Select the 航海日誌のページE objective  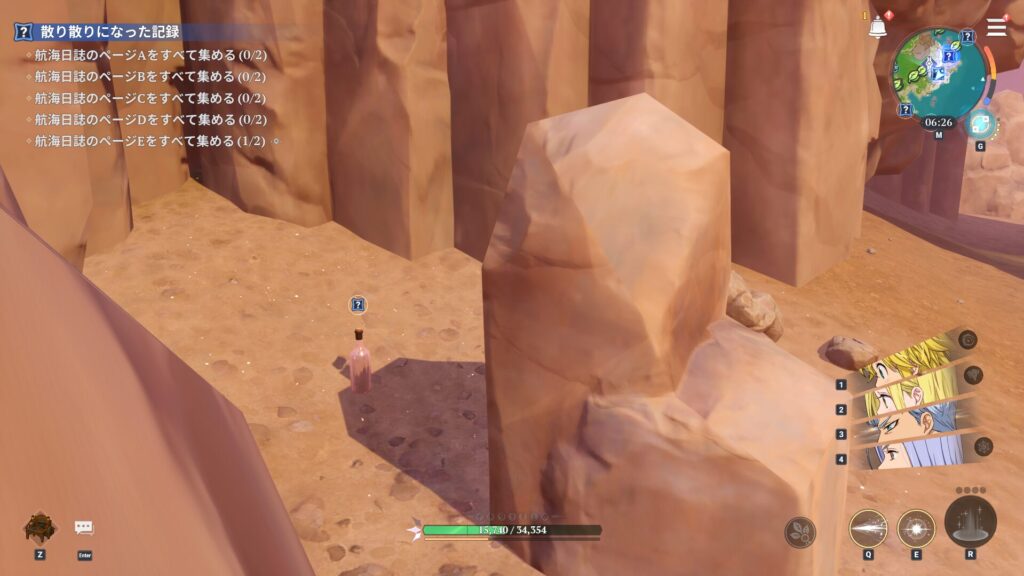[x=150, y=141]
